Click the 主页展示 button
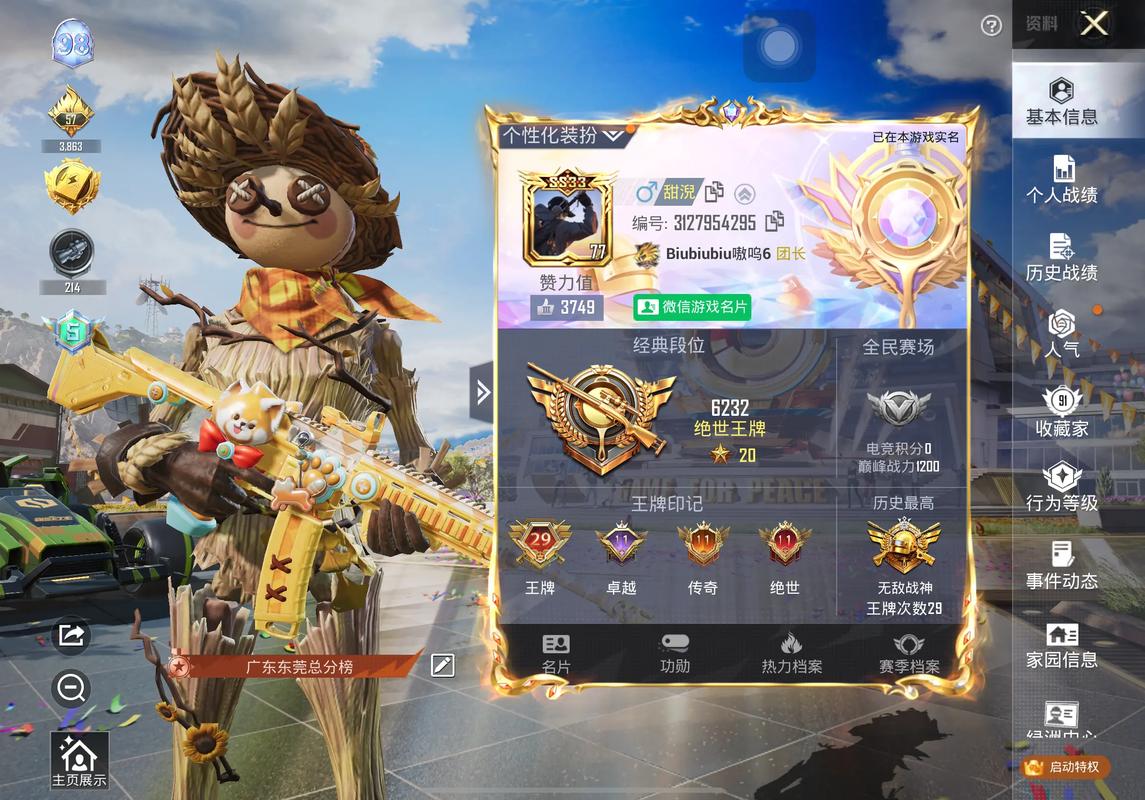Screen dimensions: 1145x800 [x=79, y=762]
